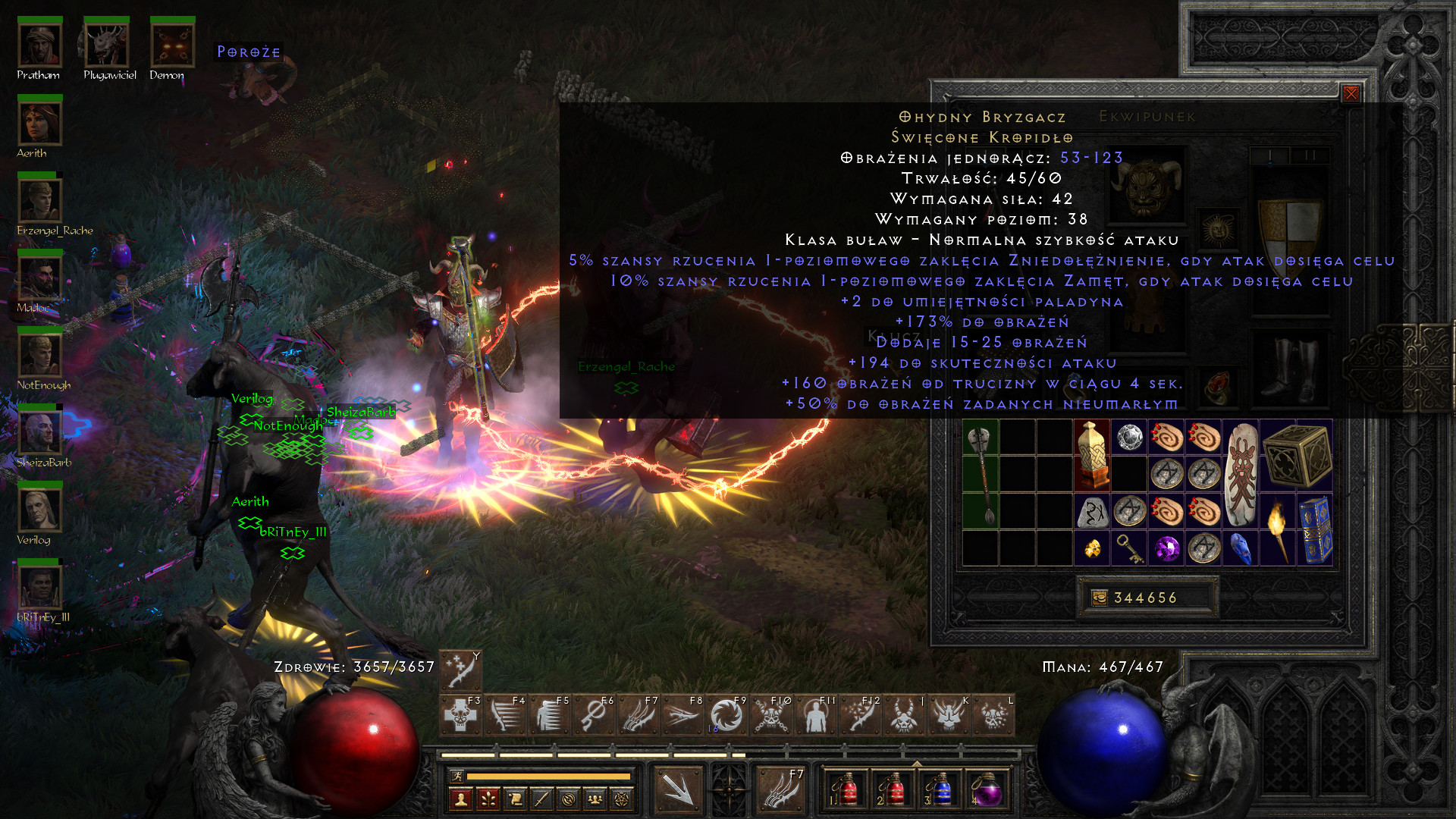
Task: Select the tall carved idol item
Action: coord(1092,455)
